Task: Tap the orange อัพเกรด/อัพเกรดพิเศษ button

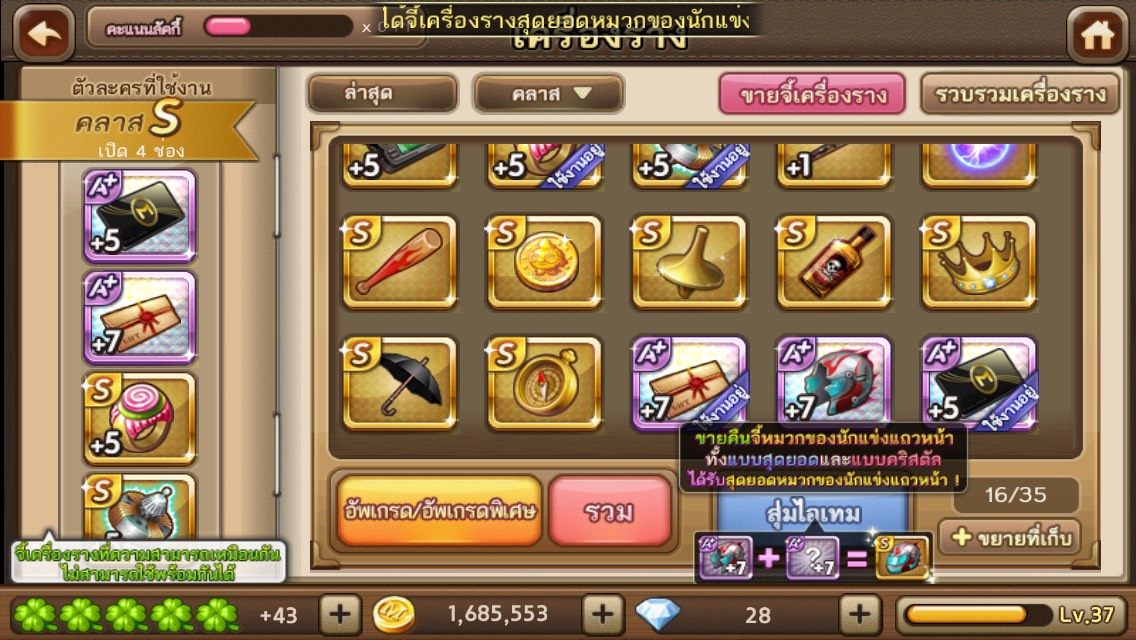Action: tap(439, 511)
